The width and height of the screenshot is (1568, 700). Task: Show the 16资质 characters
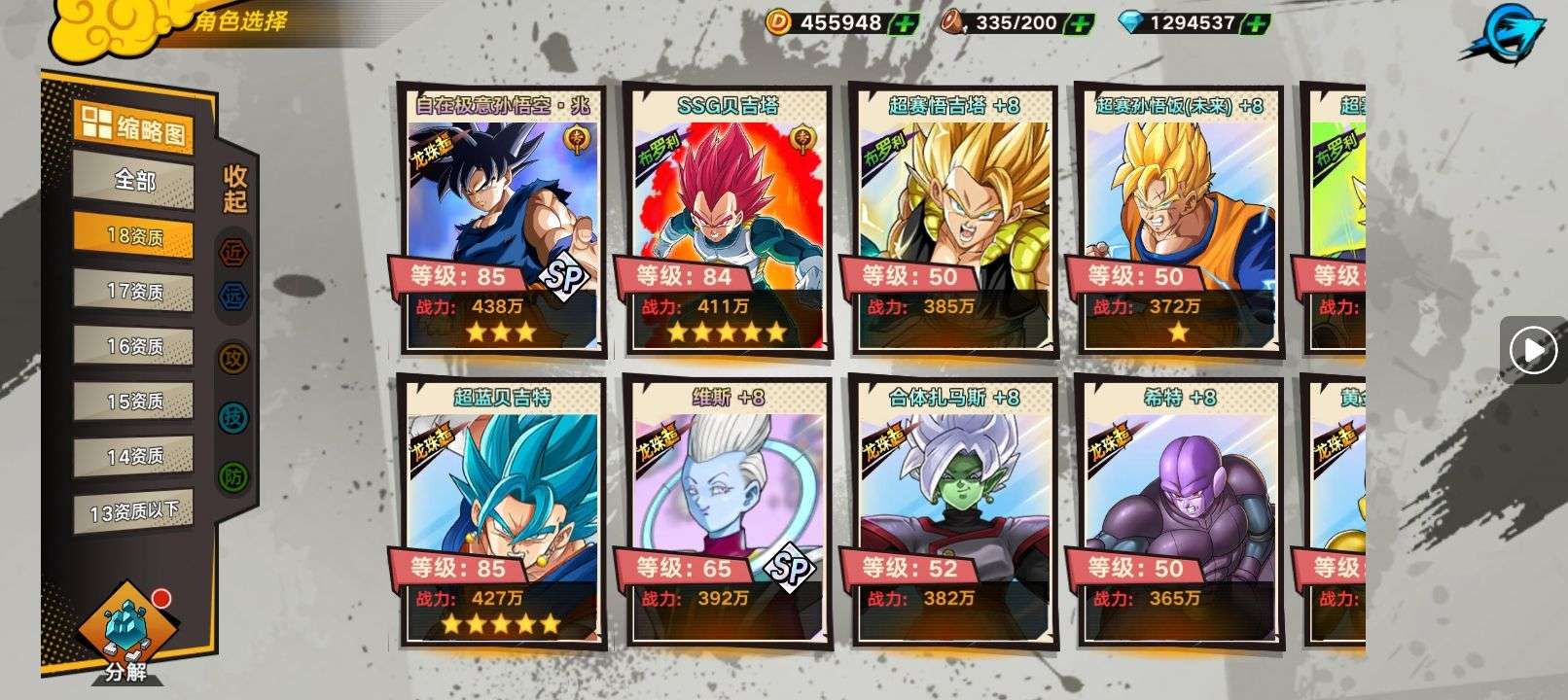134,346
